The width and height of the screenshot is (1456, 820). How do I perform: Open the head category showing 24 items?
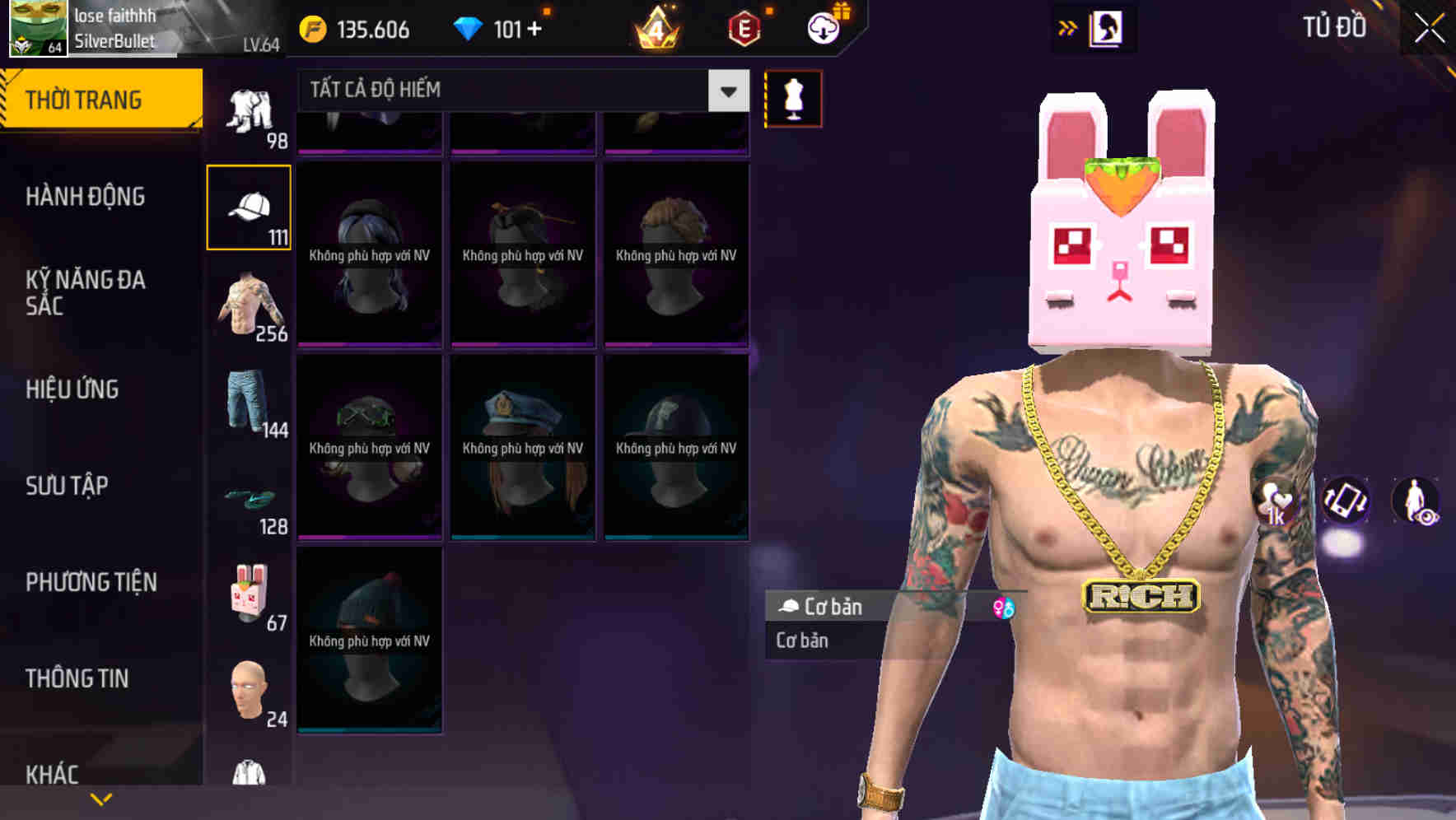click(250, 692)
